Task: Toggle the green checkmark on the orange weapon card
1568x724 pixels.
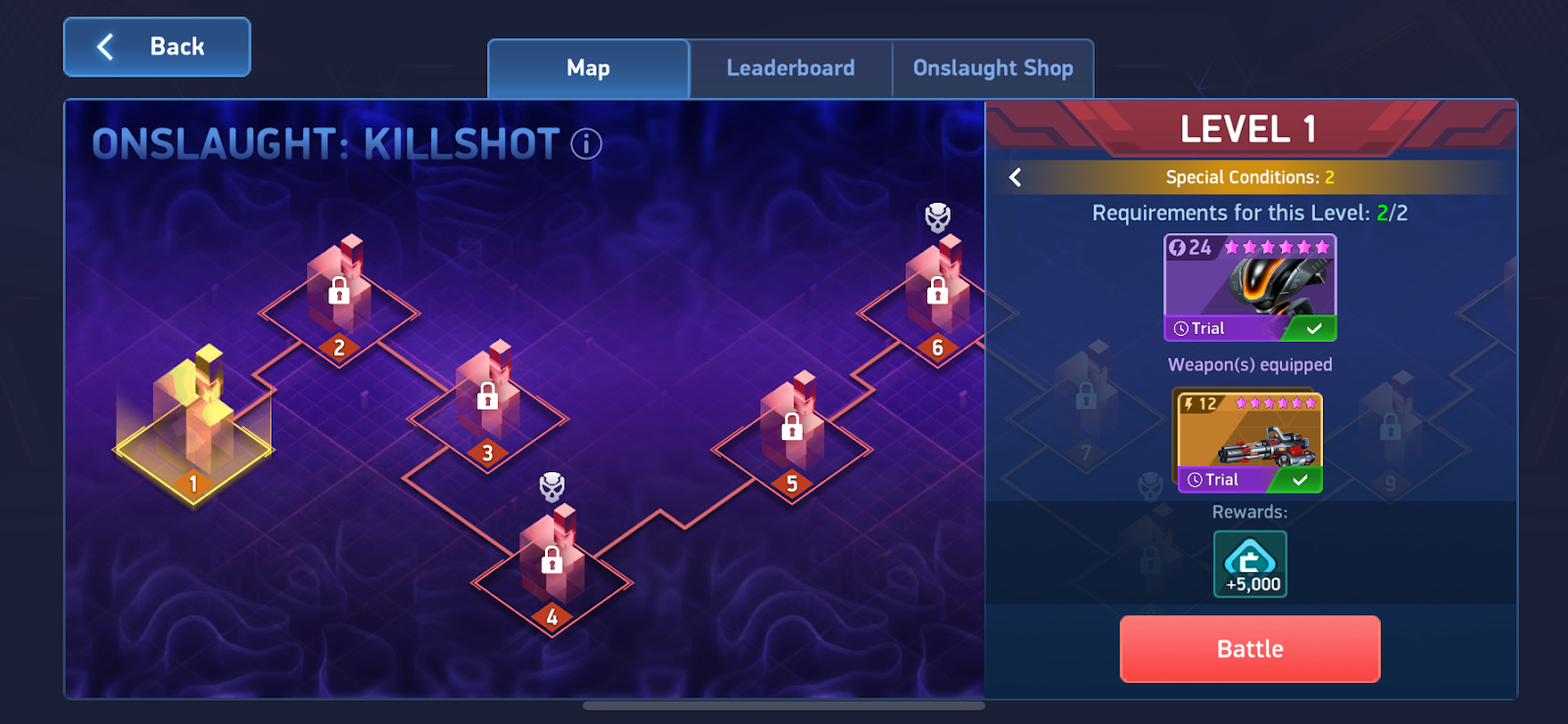Action: (x=1299, y=479)
